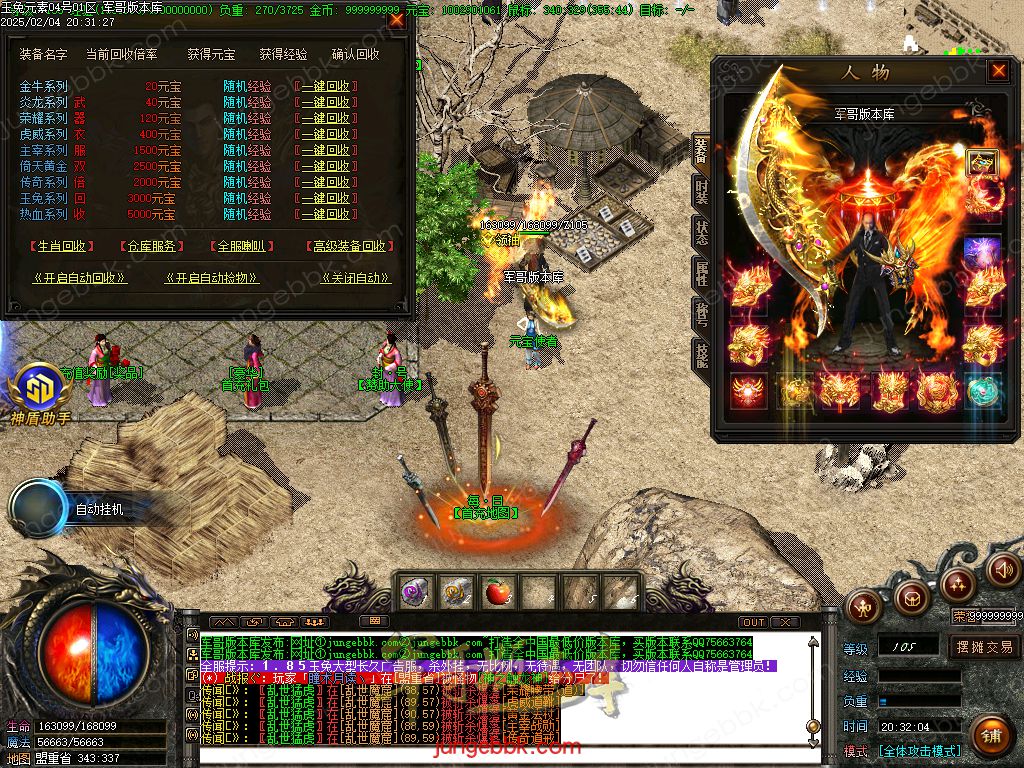Viewport: 1024px width, 768px height.
Task: Click the OUT button above chat
Action: point(754,622)
